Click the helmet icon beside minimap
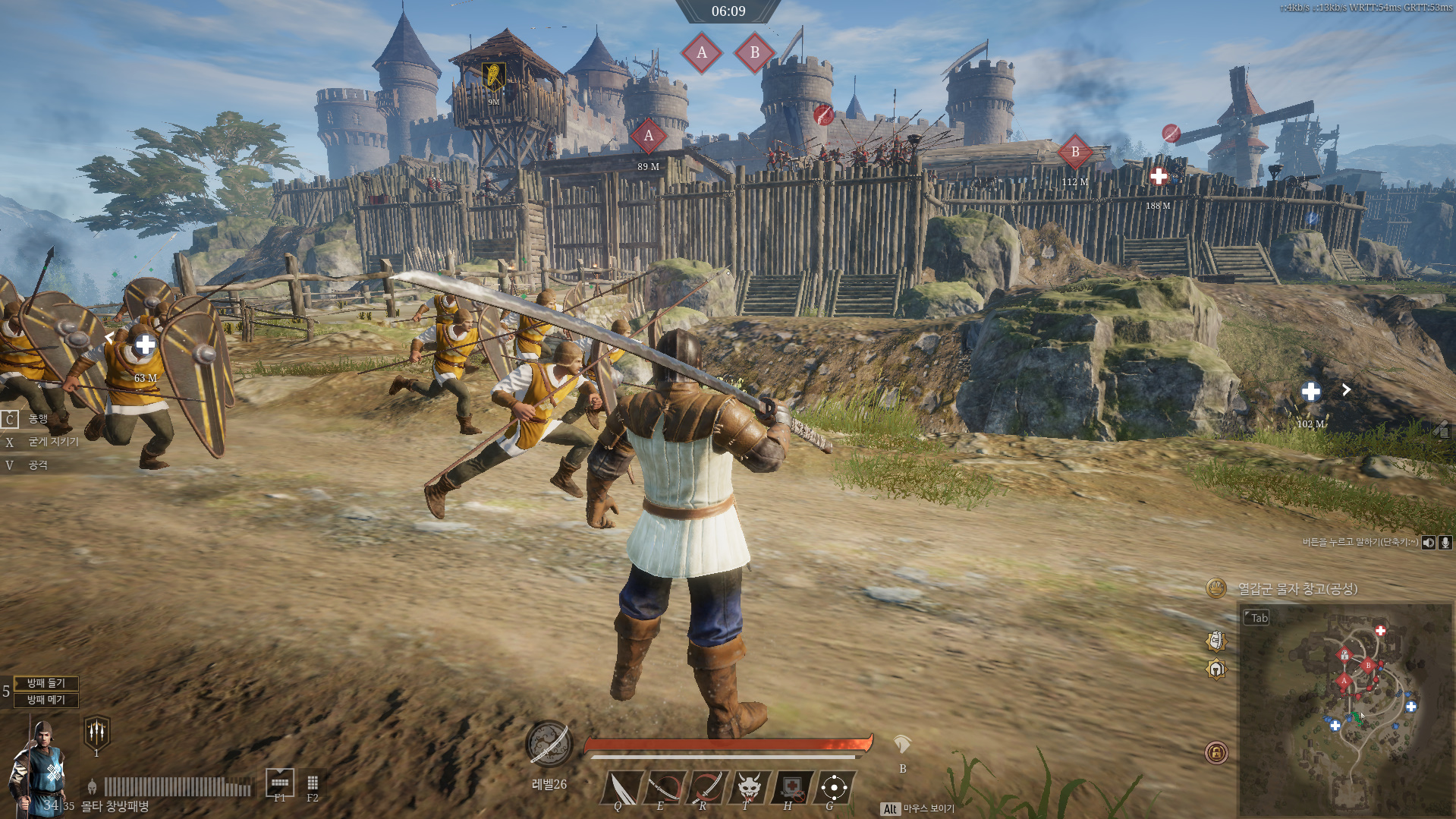The image size is (1456, 819). click(x=1216, y=669)
